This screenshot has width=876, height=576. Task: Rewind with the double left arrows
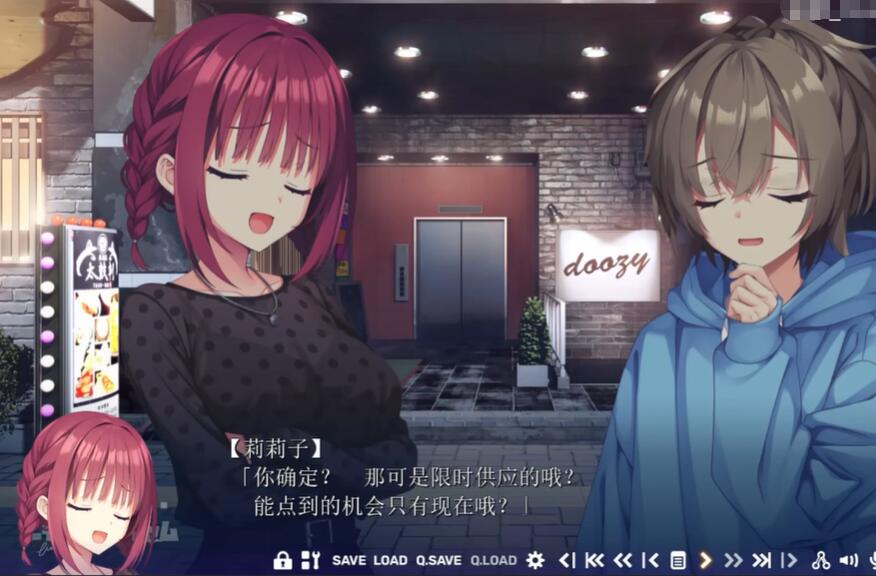click(623, 560)
